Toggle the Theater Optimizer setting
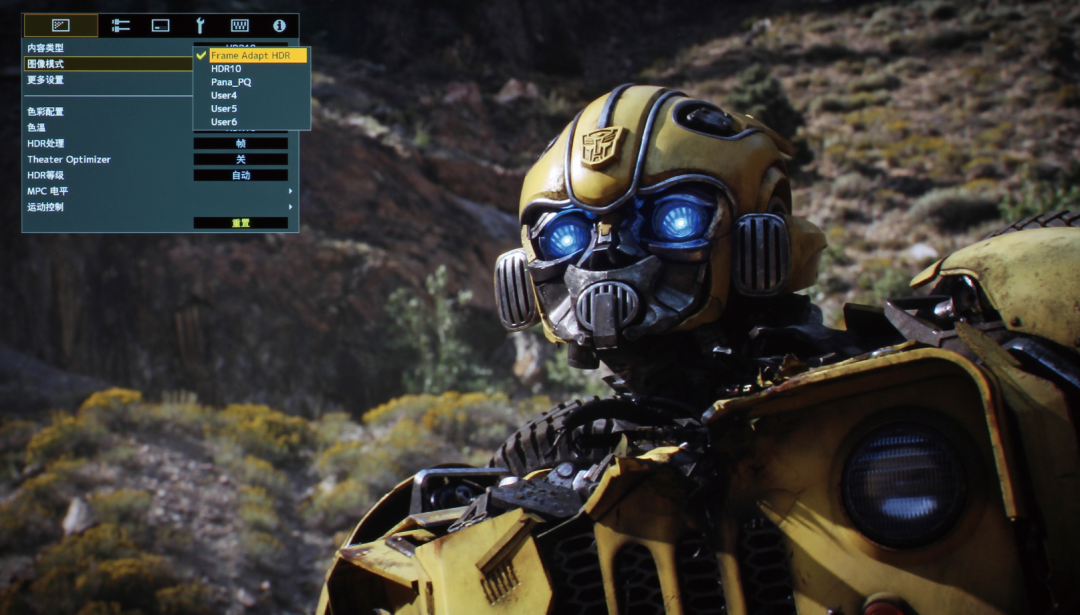The width and height of the screenshot is (1080, 615). pyautogui.click(x=240, y=159)
